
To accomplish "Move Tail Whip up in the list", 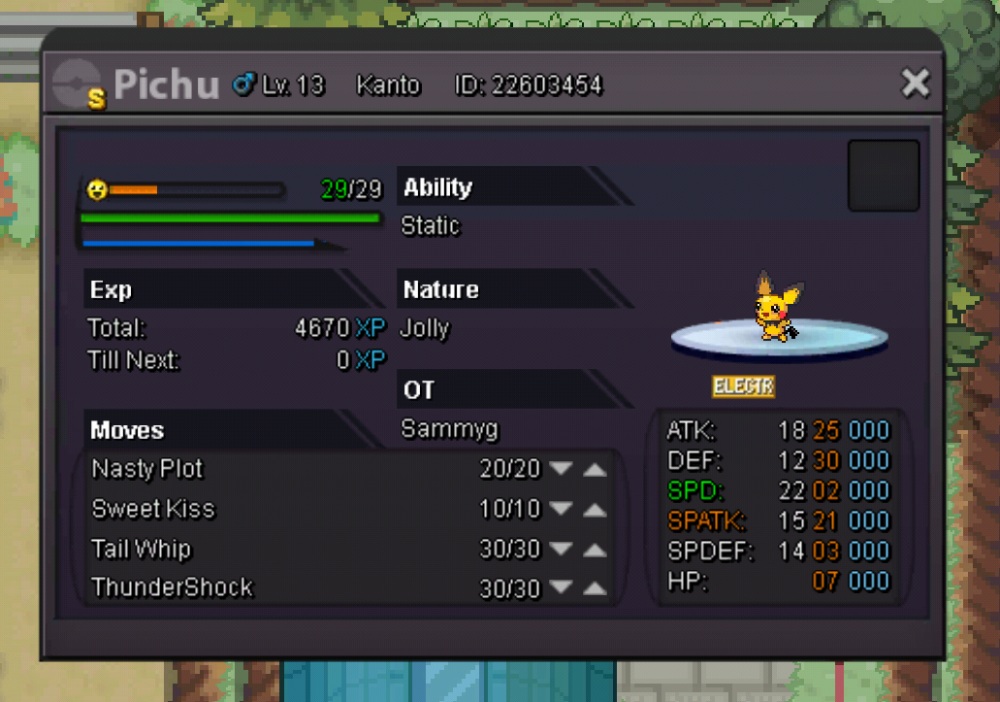I will pyautogui.click(x=595, y=550).
